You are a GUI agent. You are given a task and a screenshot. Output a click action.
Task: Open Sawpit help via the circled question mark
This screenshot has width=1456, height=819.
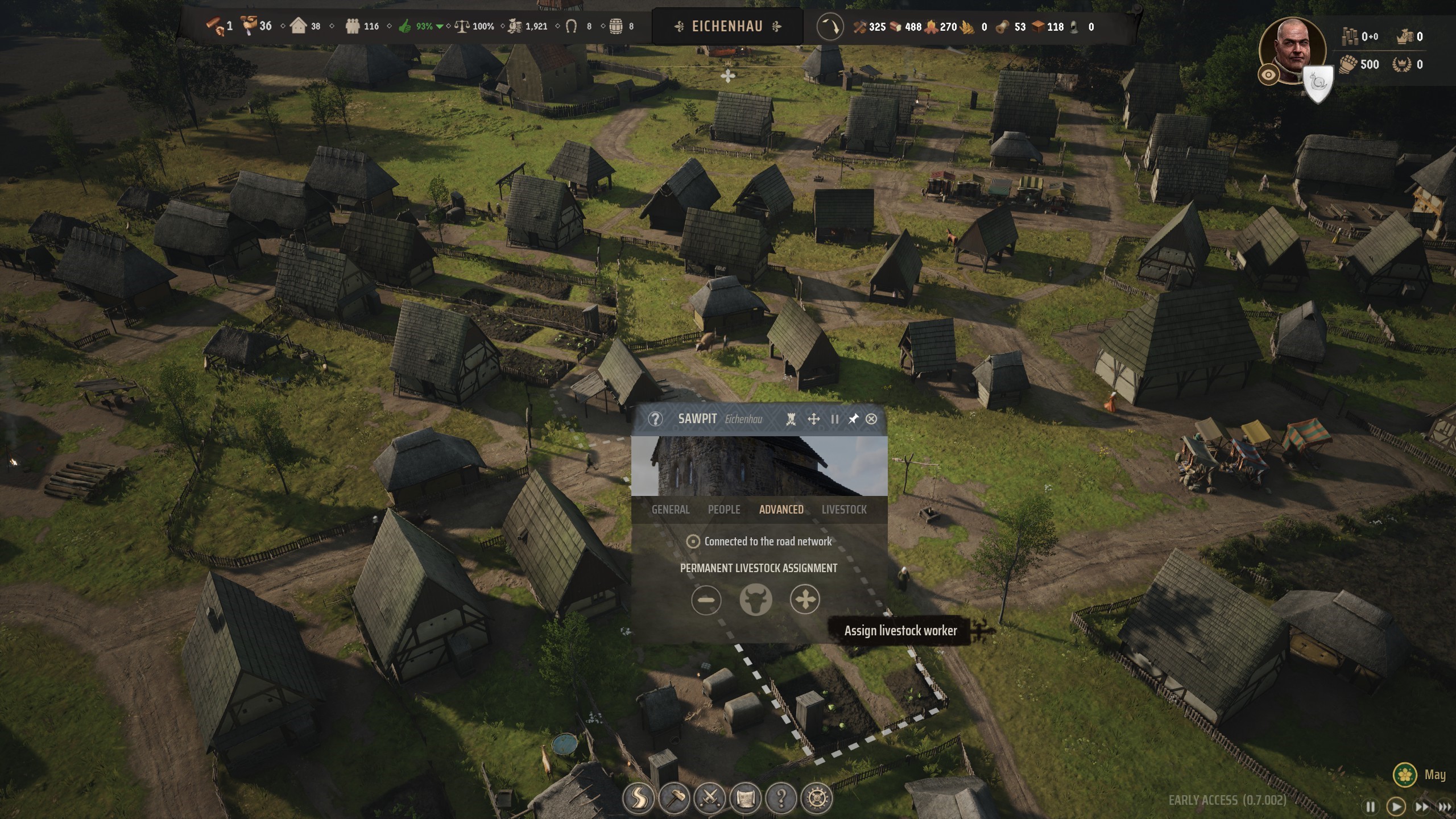656,419
